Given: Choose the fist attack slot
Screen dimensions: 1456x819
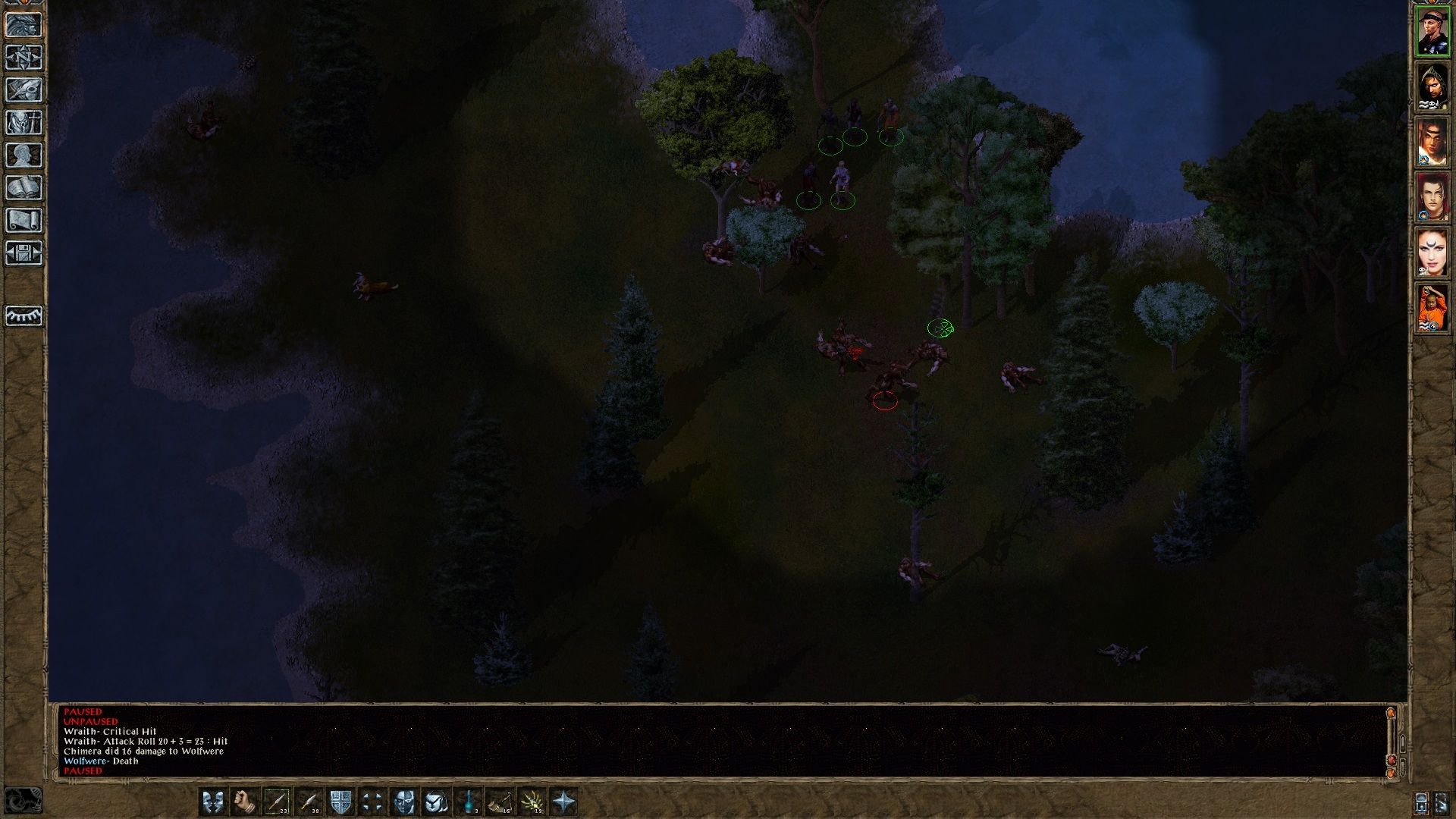Looking at the screenshot, I should tap(245, 801).
